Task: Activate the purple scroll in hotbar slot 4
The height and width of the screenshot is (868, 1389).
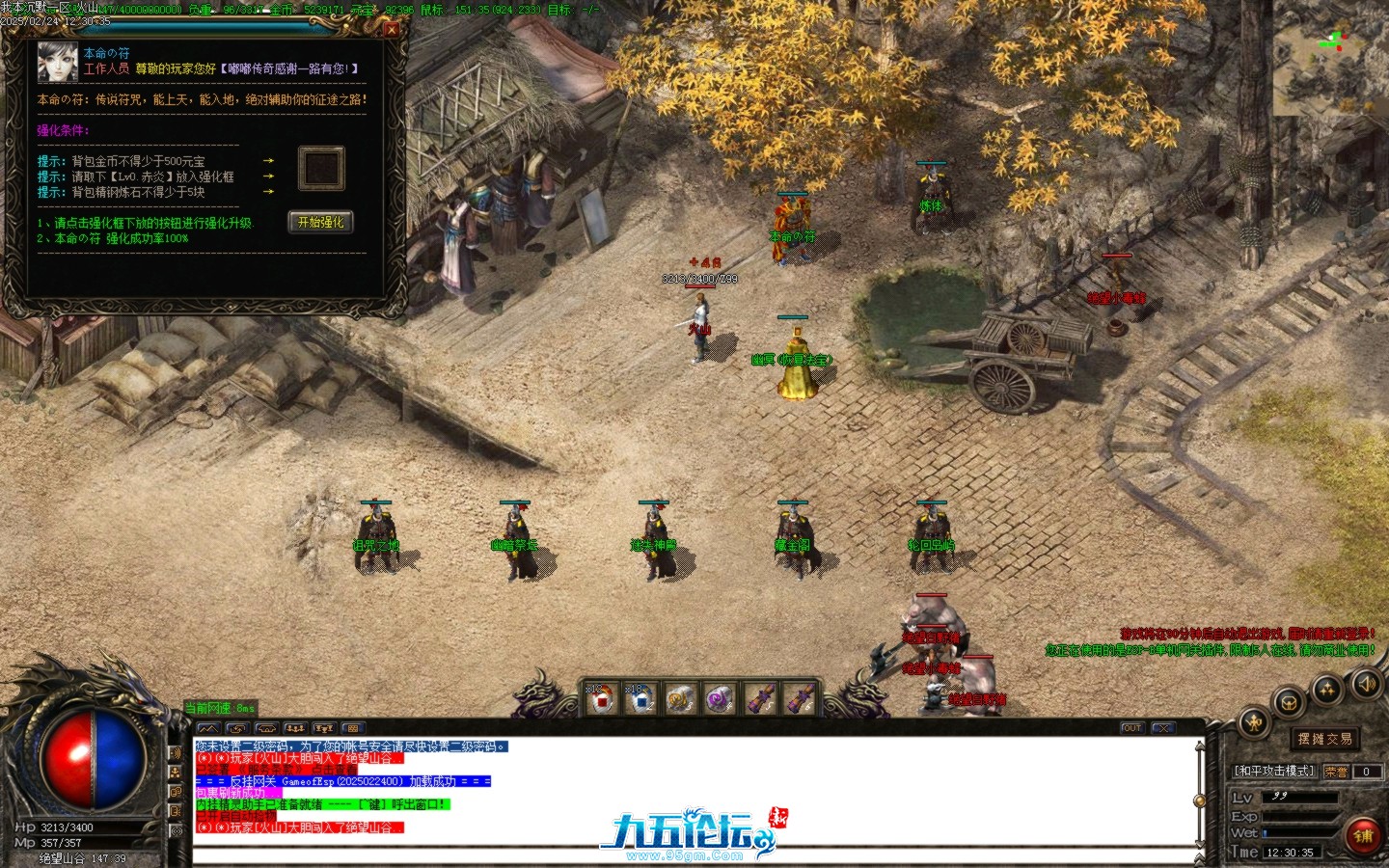Action: 720,700
